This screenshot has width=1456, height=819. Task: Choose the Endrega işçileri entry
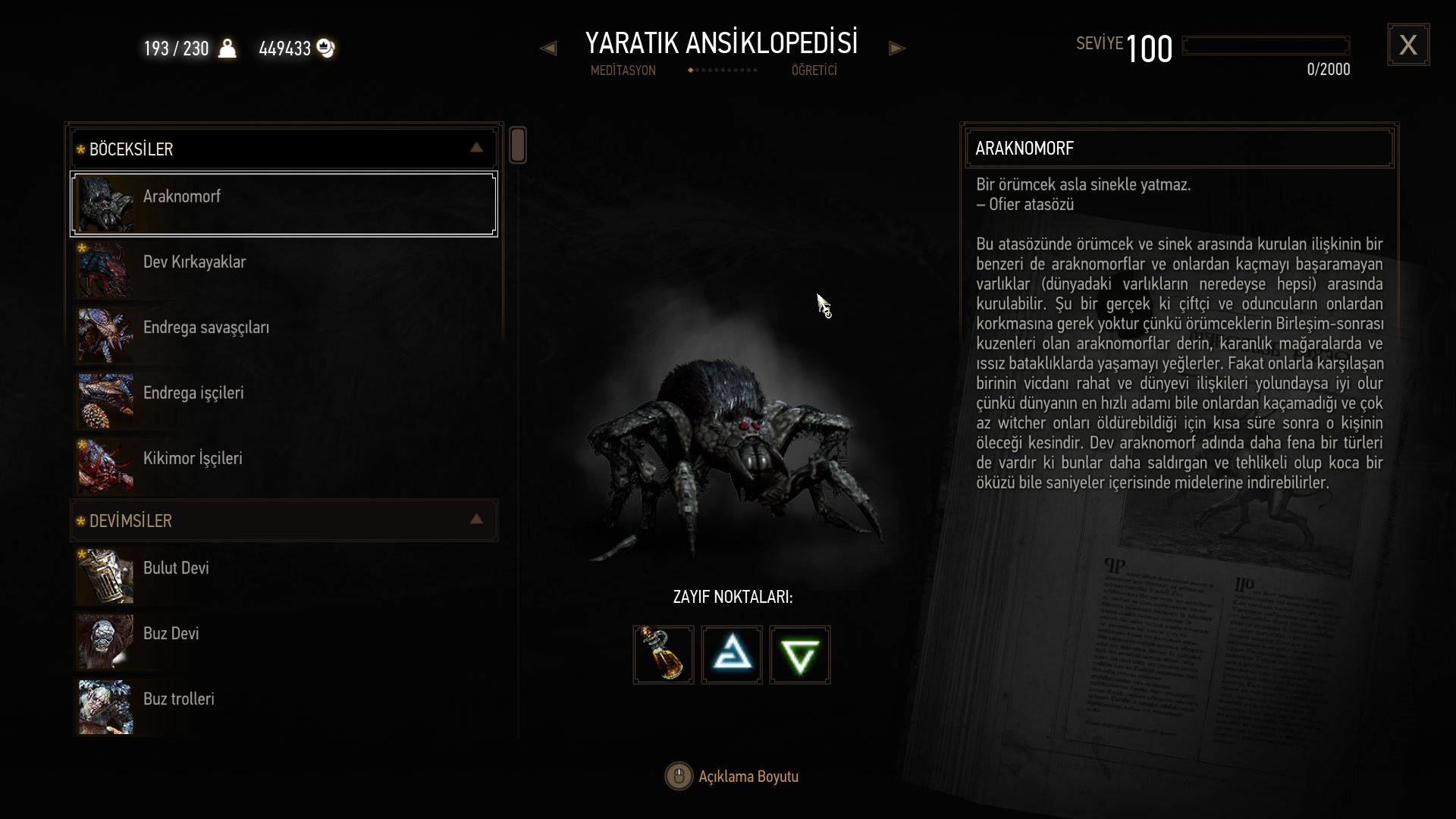(x=284, y=400)
